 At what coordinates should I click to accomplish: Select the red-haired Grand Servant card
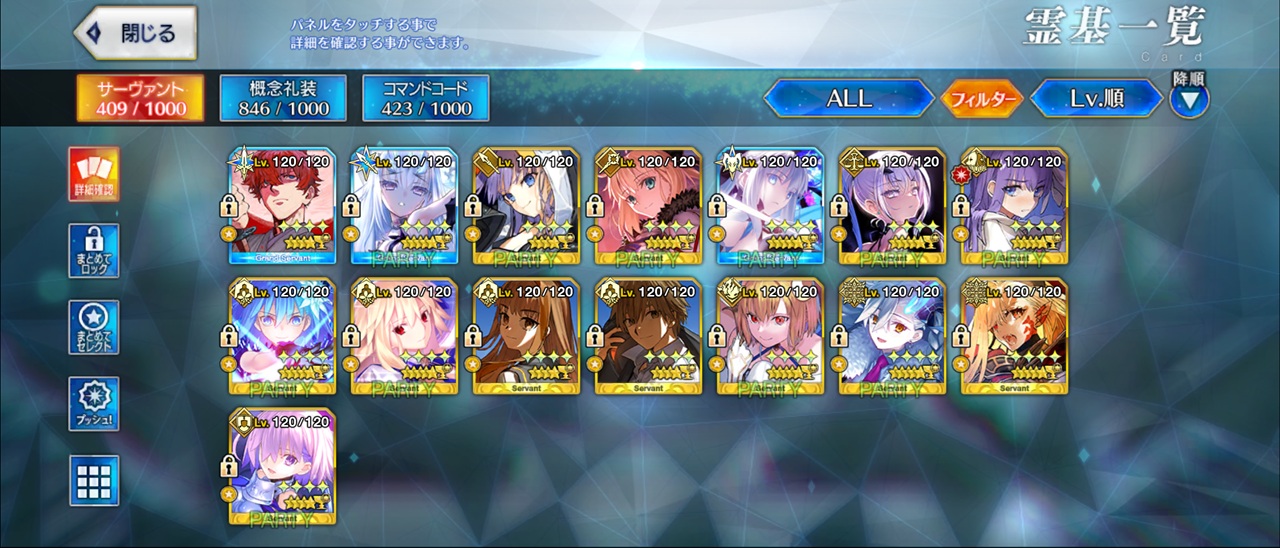[283, 206]
